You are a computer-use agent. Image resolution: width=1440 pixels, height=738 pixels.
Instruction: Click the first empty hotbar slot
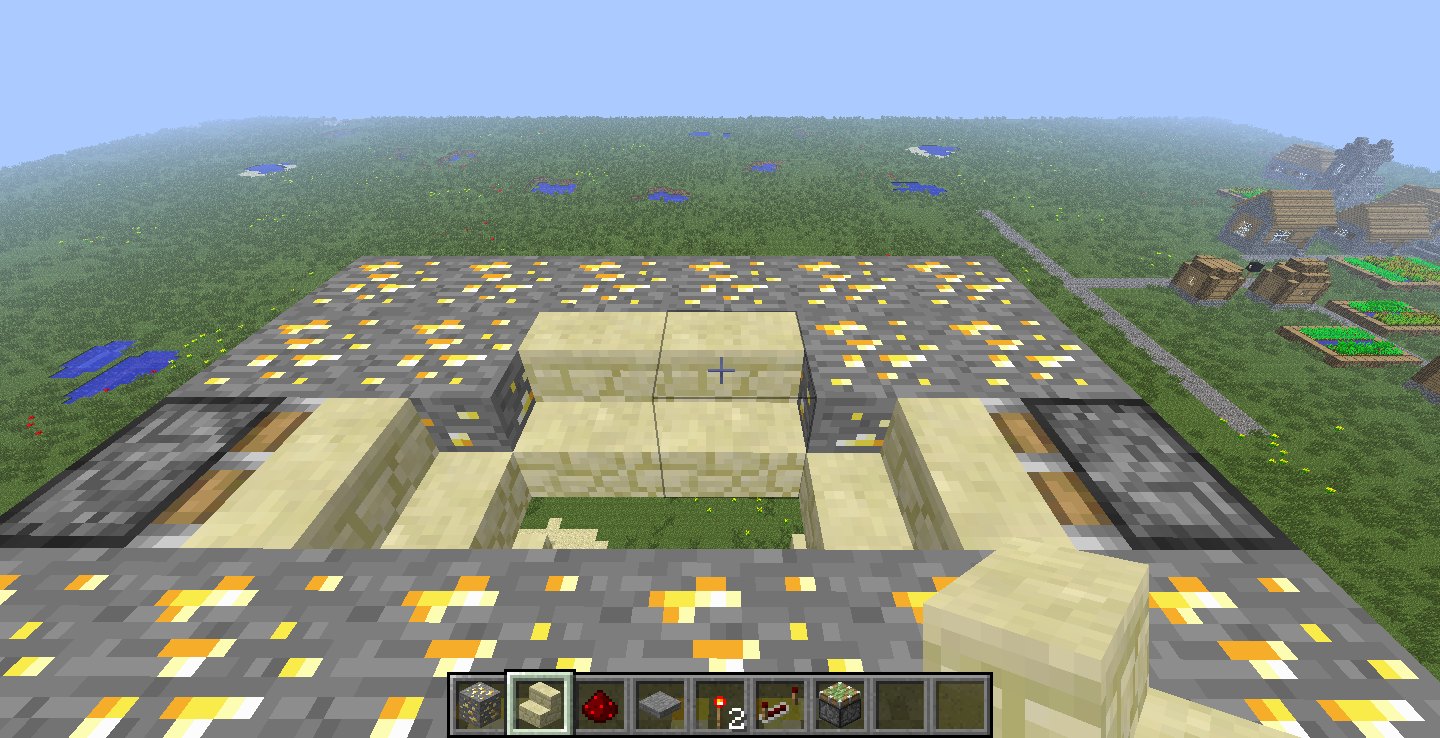pyautogui.click(x=898, y=703)
